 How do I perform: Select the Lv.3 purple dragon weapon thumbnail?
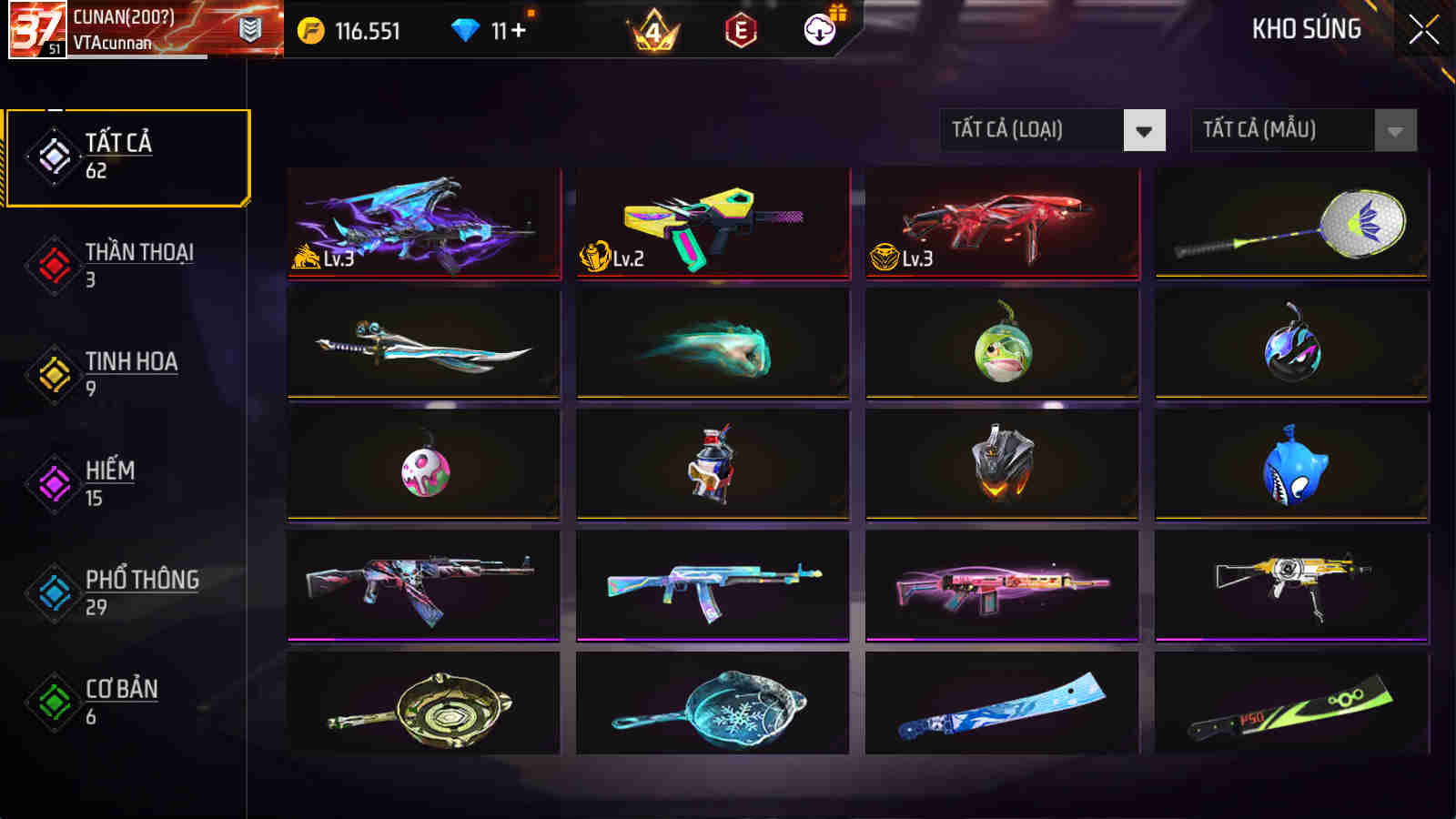click(x=423, y=225)
